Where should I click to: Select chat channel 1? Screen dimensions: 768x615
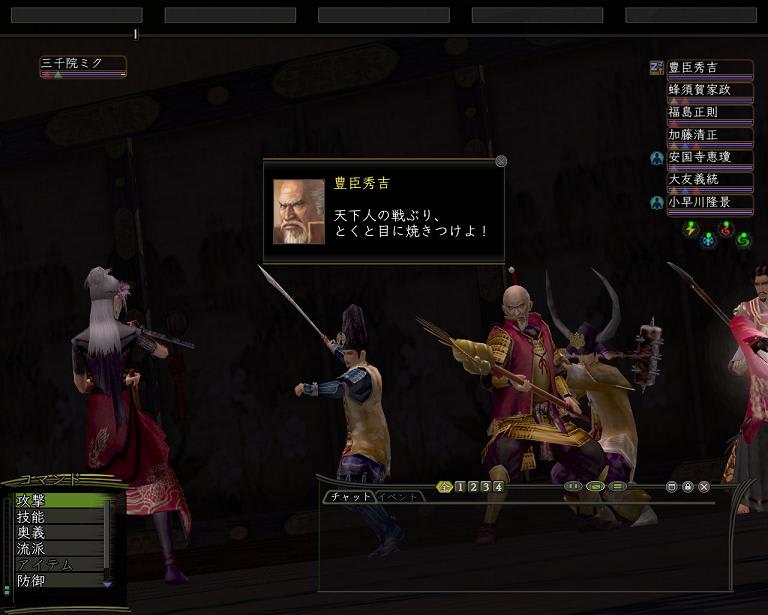pyautogui.click(x=460, y=487)
